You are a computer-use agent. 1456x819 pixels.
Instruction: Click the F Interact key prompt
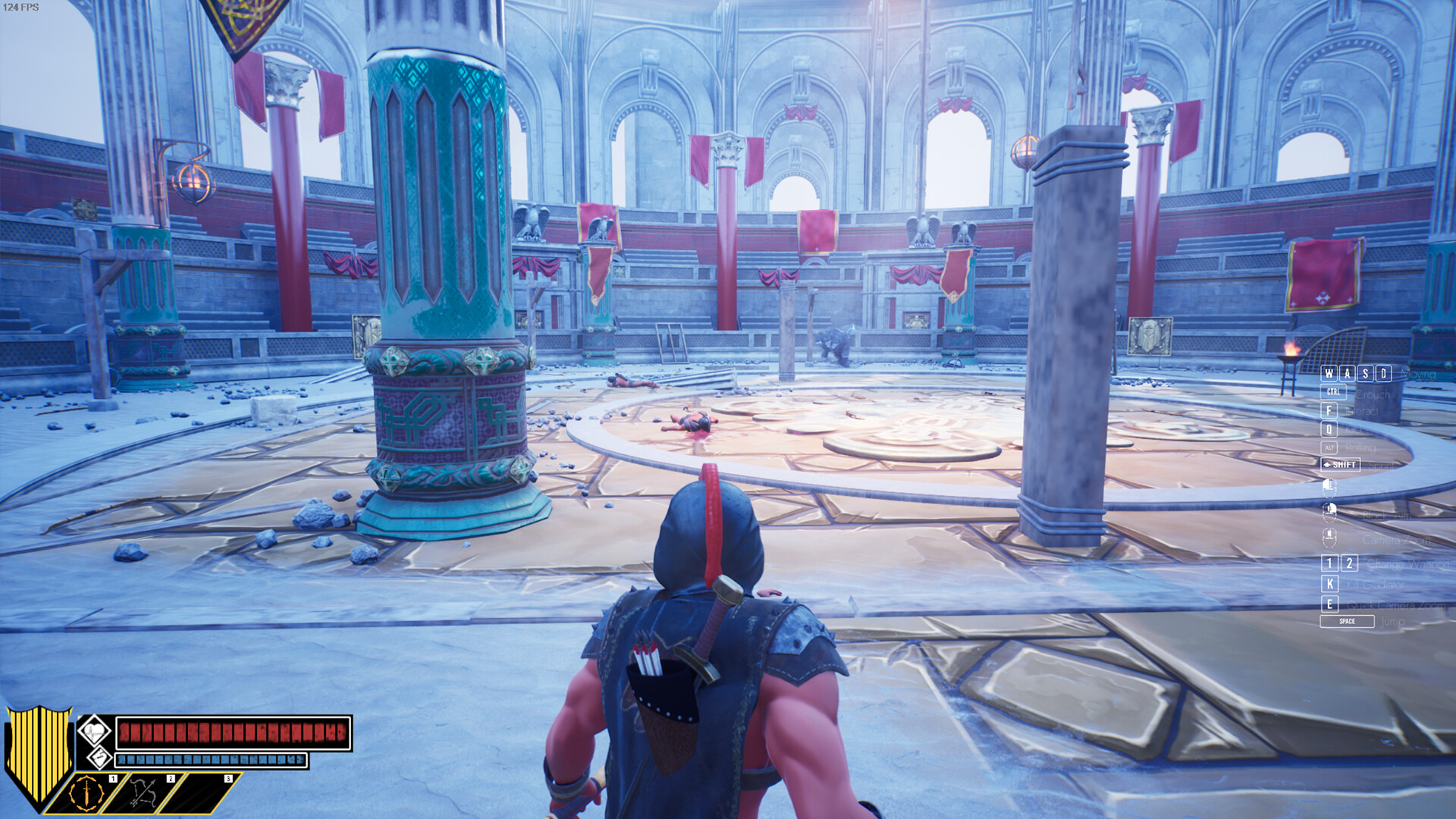1329,411
